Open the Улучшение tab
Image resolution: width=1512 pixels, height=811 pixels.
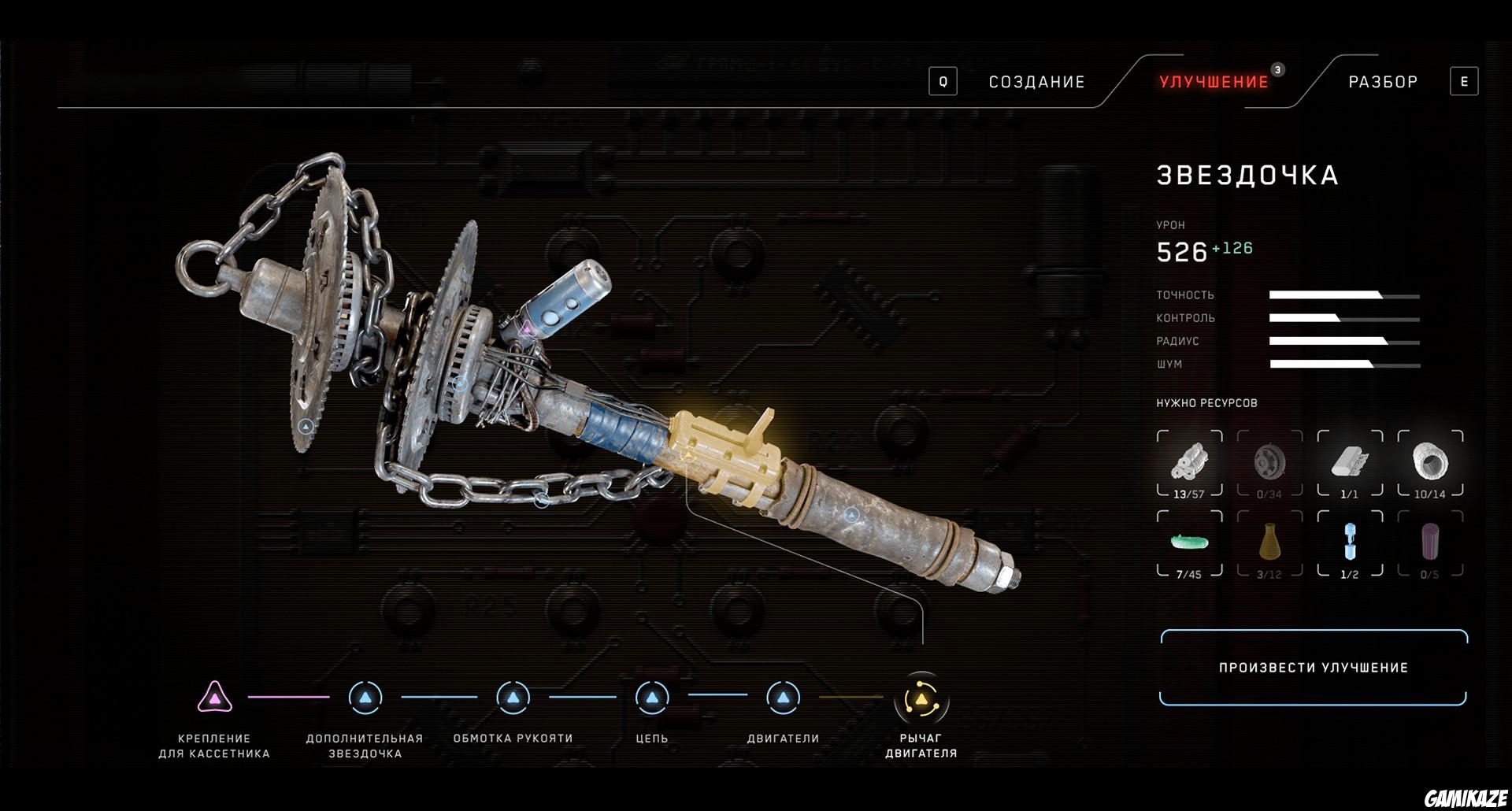click(1214, 82)
